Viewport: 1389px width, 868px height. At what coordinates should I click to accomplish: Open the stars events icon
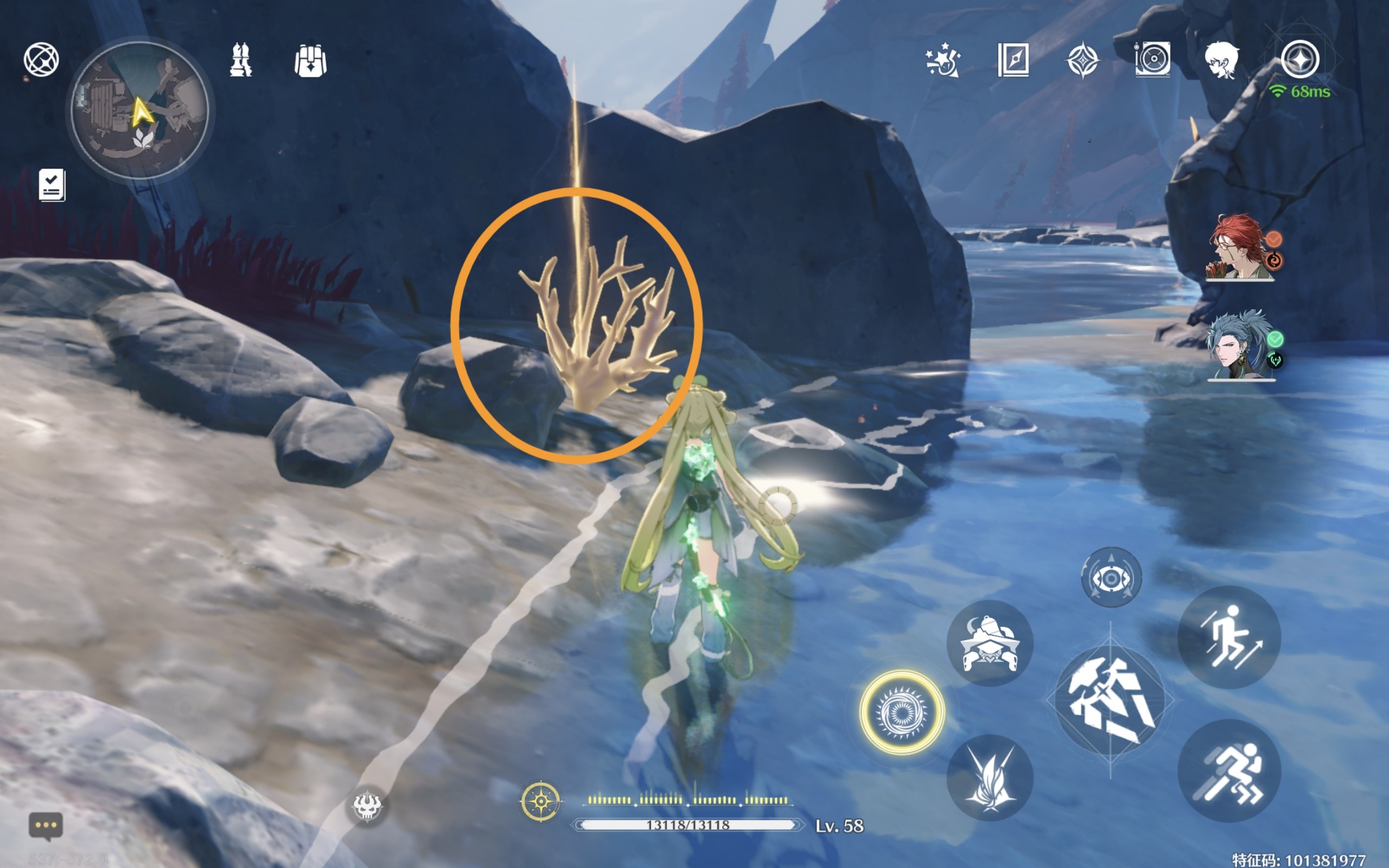[942, 60]
